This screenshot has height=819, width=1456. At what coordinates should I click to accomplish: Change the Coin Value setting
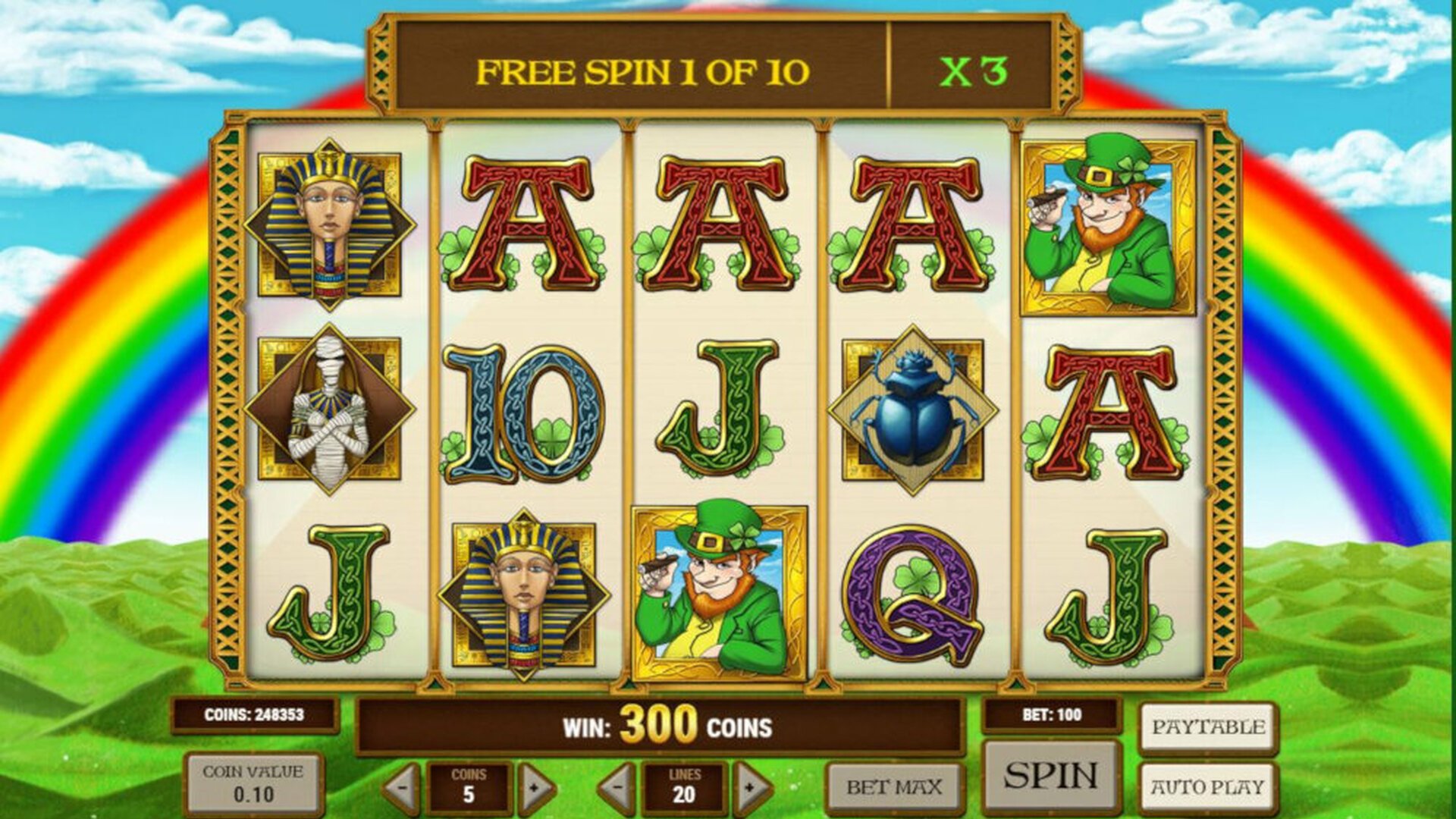253,784
